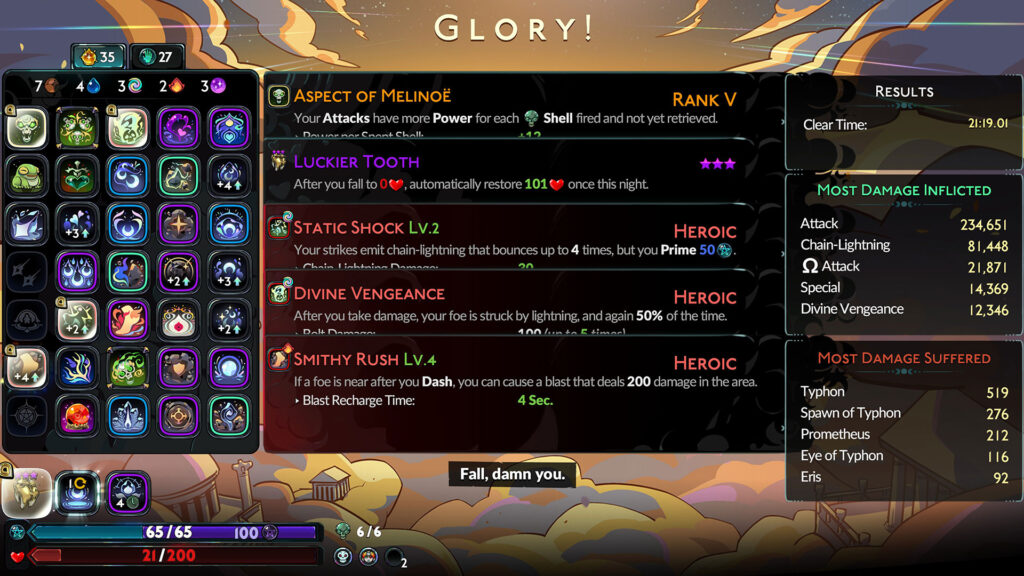1024x576 pixels.
Task: Open the tab showing 35 gold tokens
Action: pyautogui.click(x=97, y=57)
